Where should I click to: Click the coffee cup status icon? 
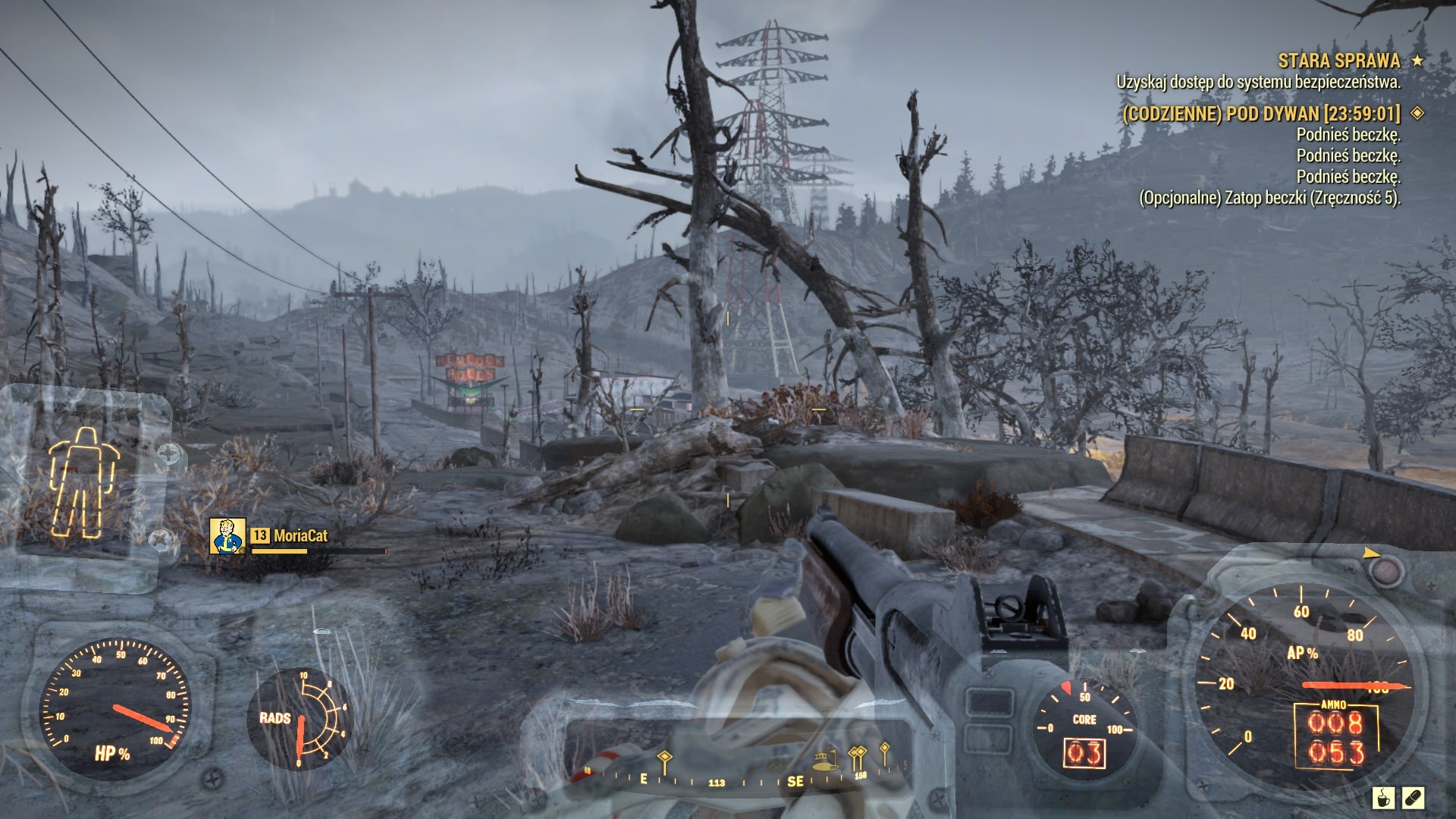pos(1383,798)
